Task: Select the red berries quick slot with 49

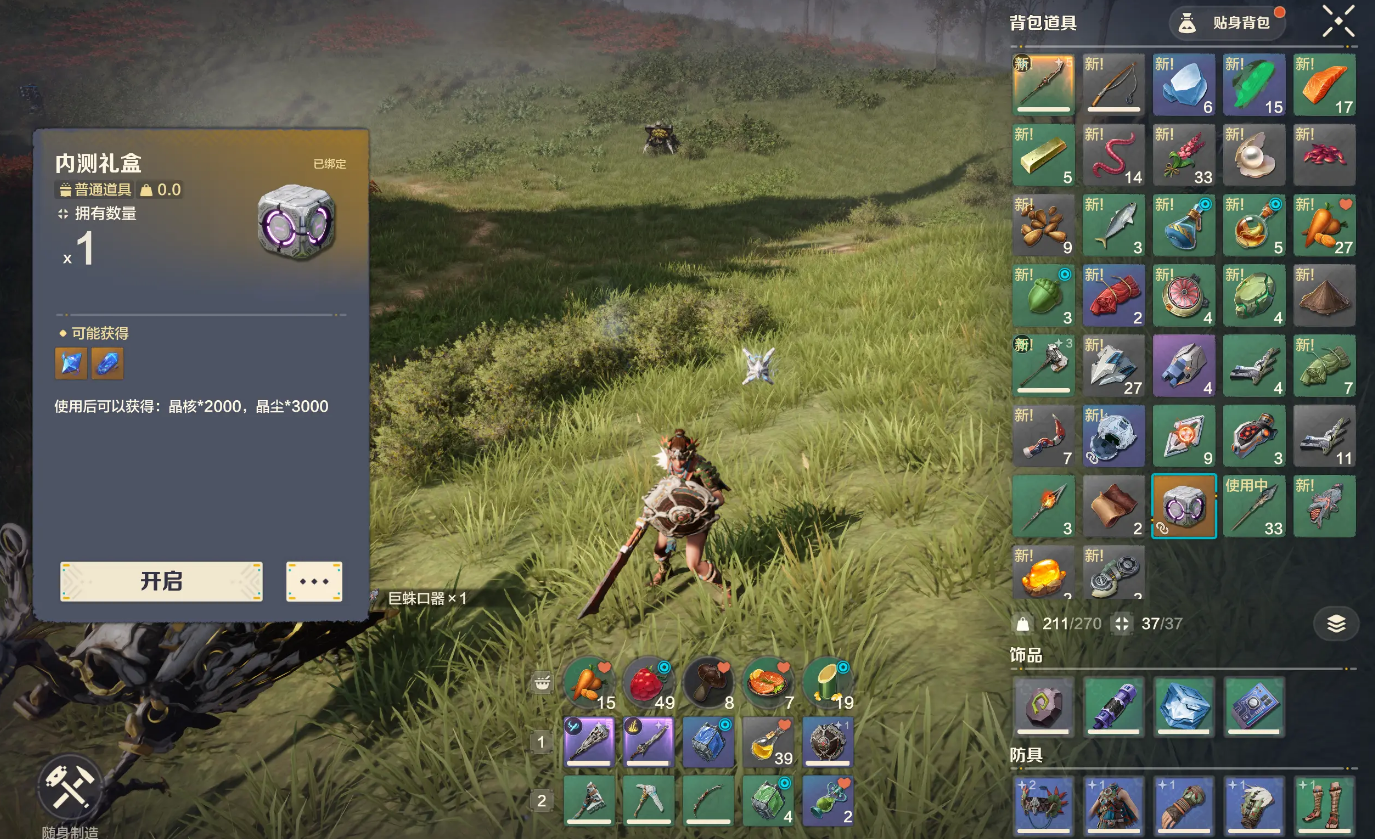Action: point(650,684)
